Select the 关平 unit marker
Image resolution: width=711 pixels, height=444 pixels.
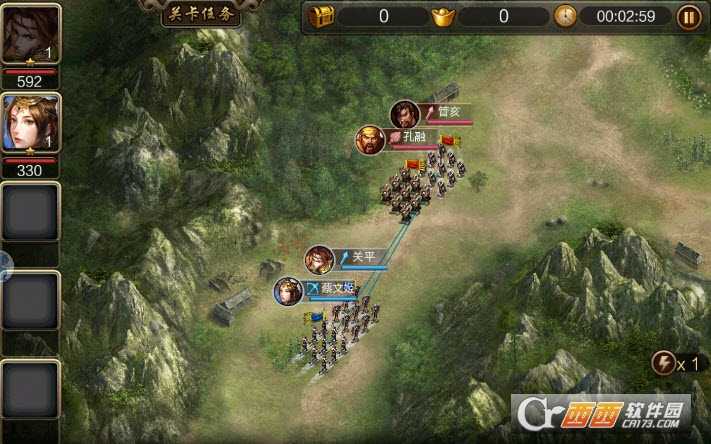[x=320, y=260]
